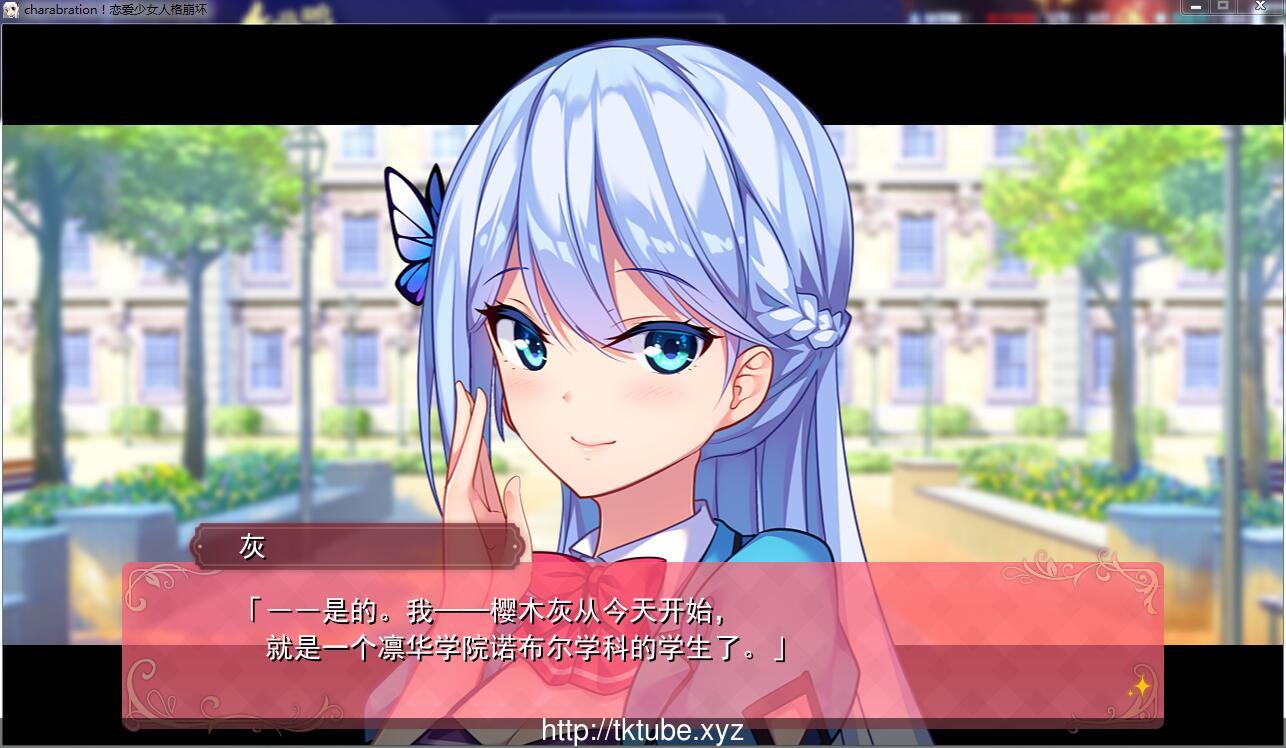Viewport: 1286px width, 748px height.
Task: Click the green bench on the left side
Action: [18, 472]
